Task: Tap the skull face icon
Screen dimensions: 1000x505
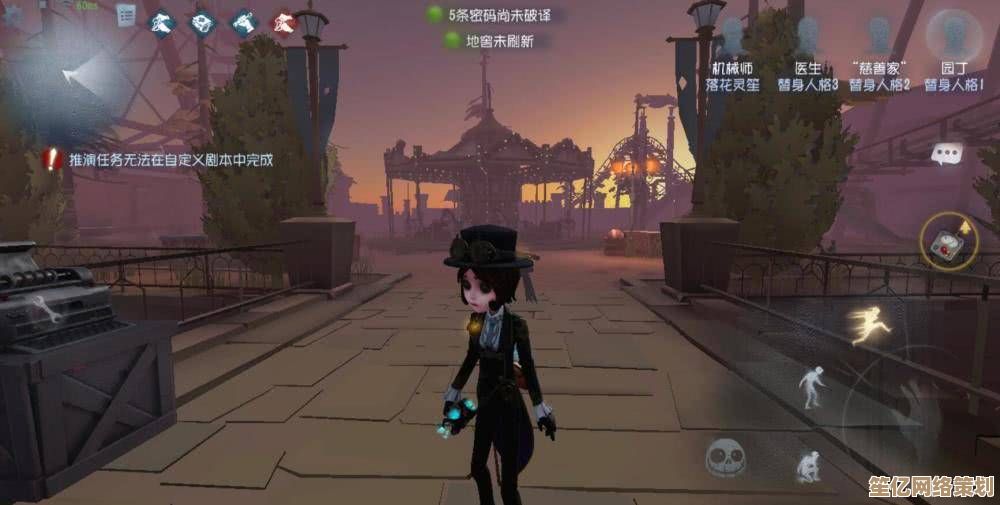Action: coord(726,458)
